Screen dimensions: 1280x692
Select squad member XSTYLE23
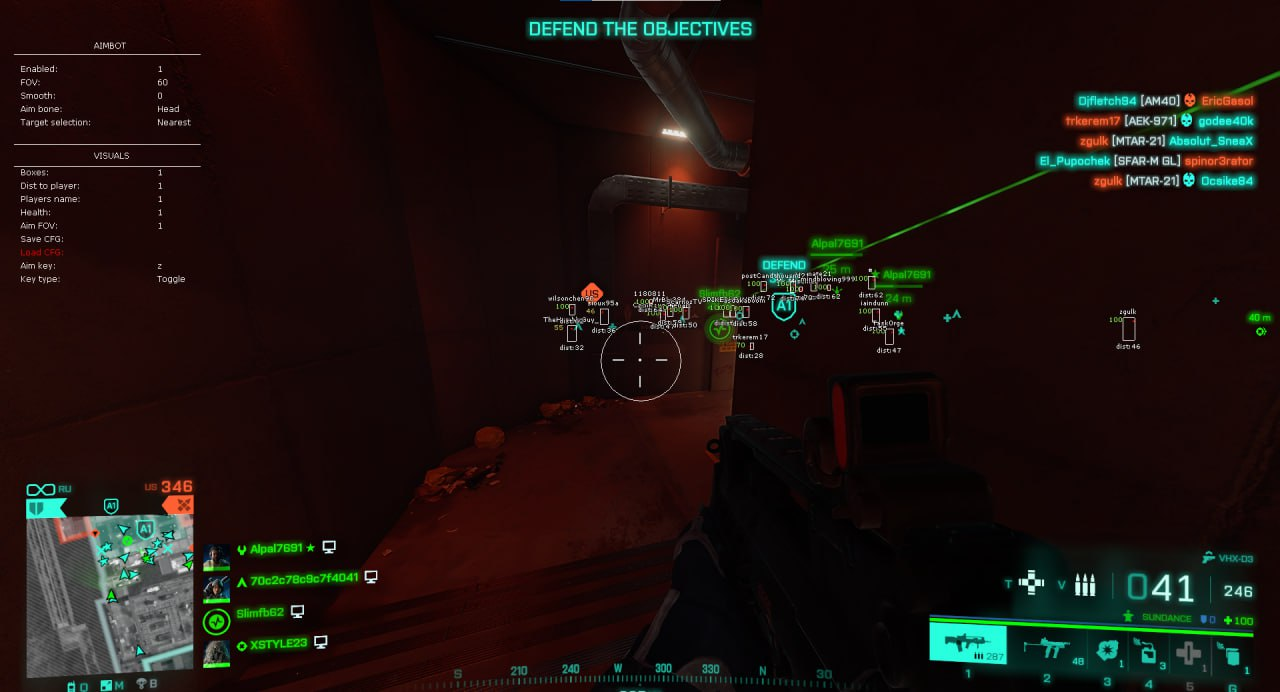(278, 643)
